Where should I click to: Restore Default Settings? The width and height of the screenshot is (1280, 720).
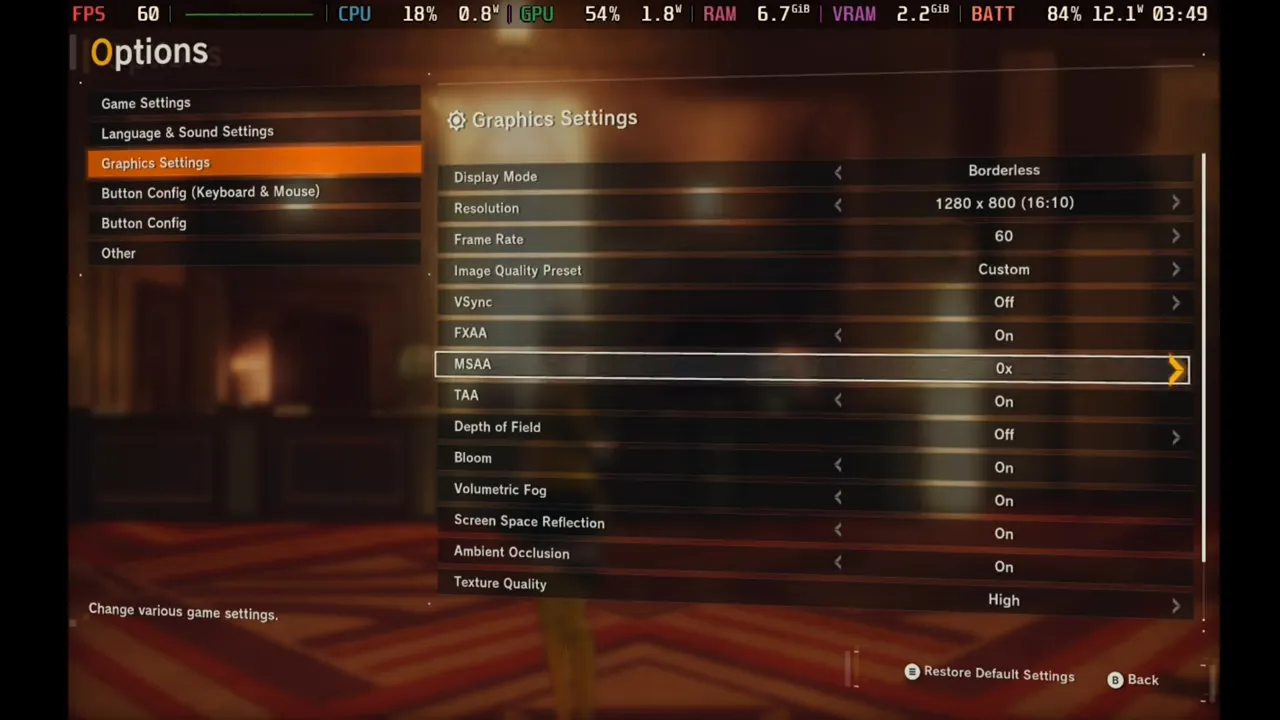tap(989, 675)
